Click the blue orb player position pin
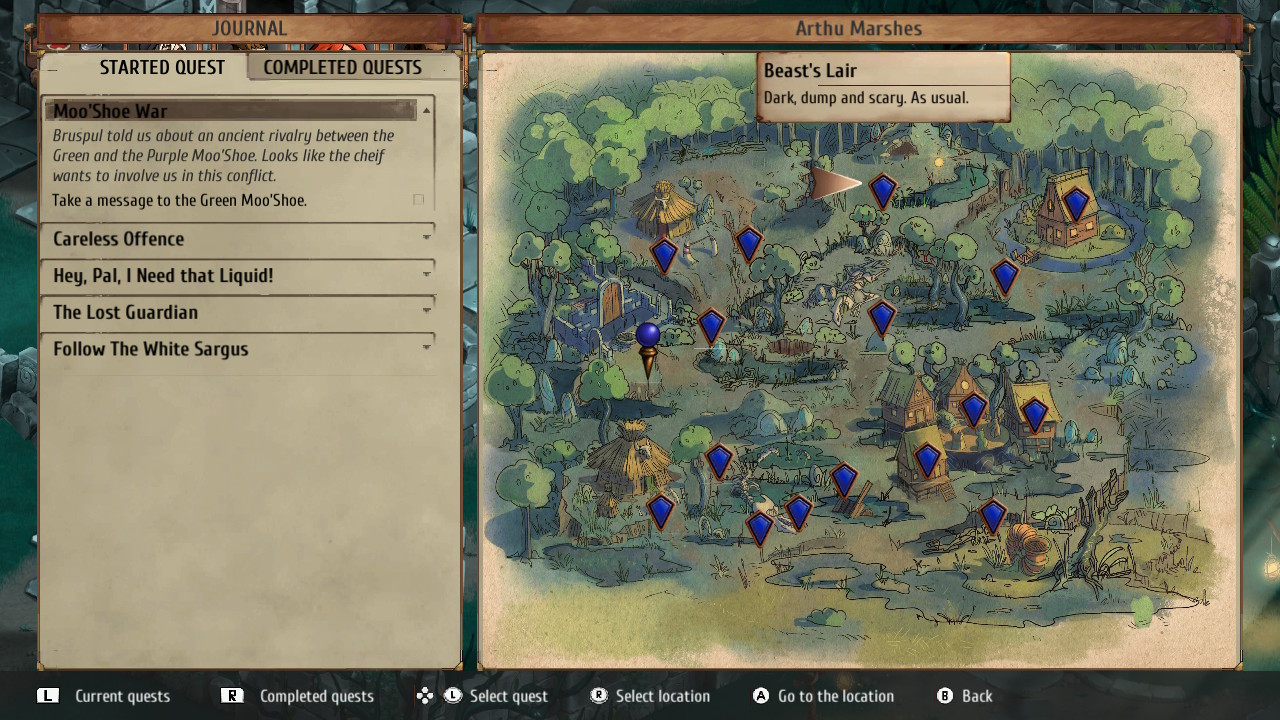 tap(648, 336)
